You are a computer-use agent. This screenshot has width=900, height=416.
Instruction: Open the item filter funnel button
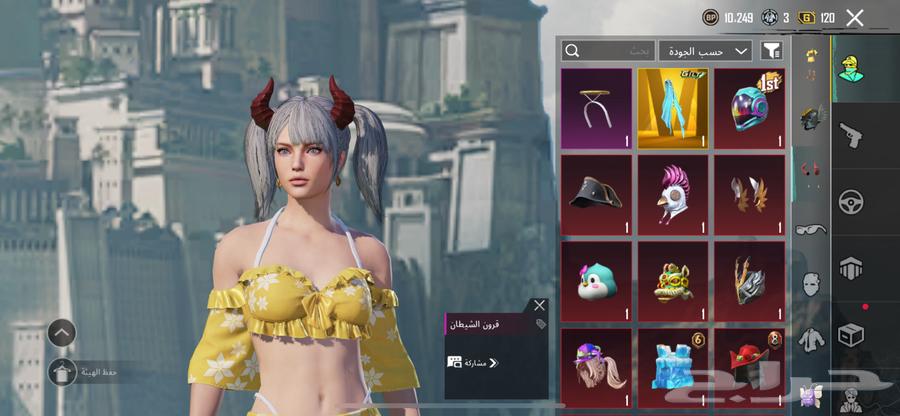coord(771,50)
